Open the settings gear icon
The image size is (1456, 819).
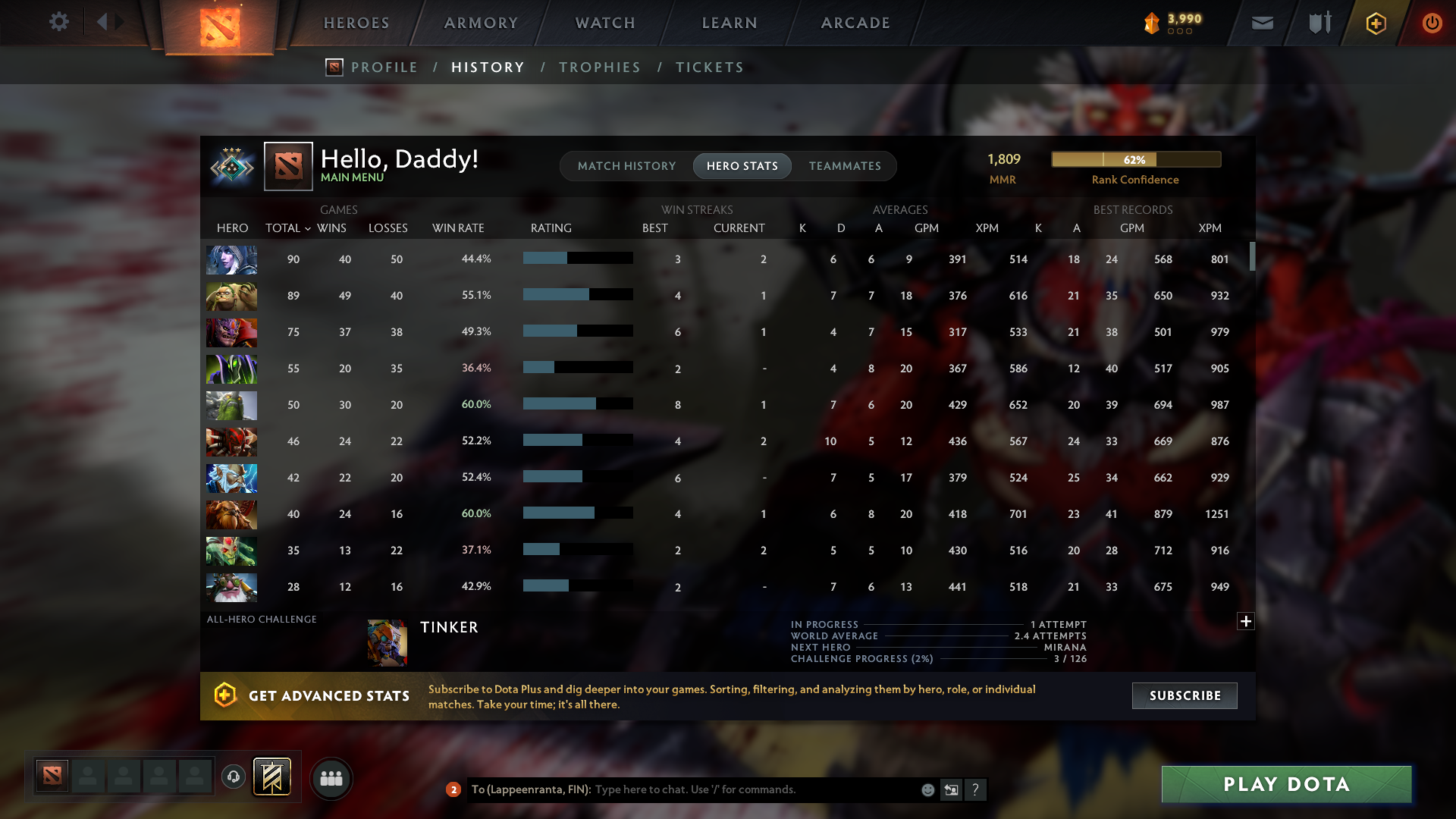[x=59, y=23]
